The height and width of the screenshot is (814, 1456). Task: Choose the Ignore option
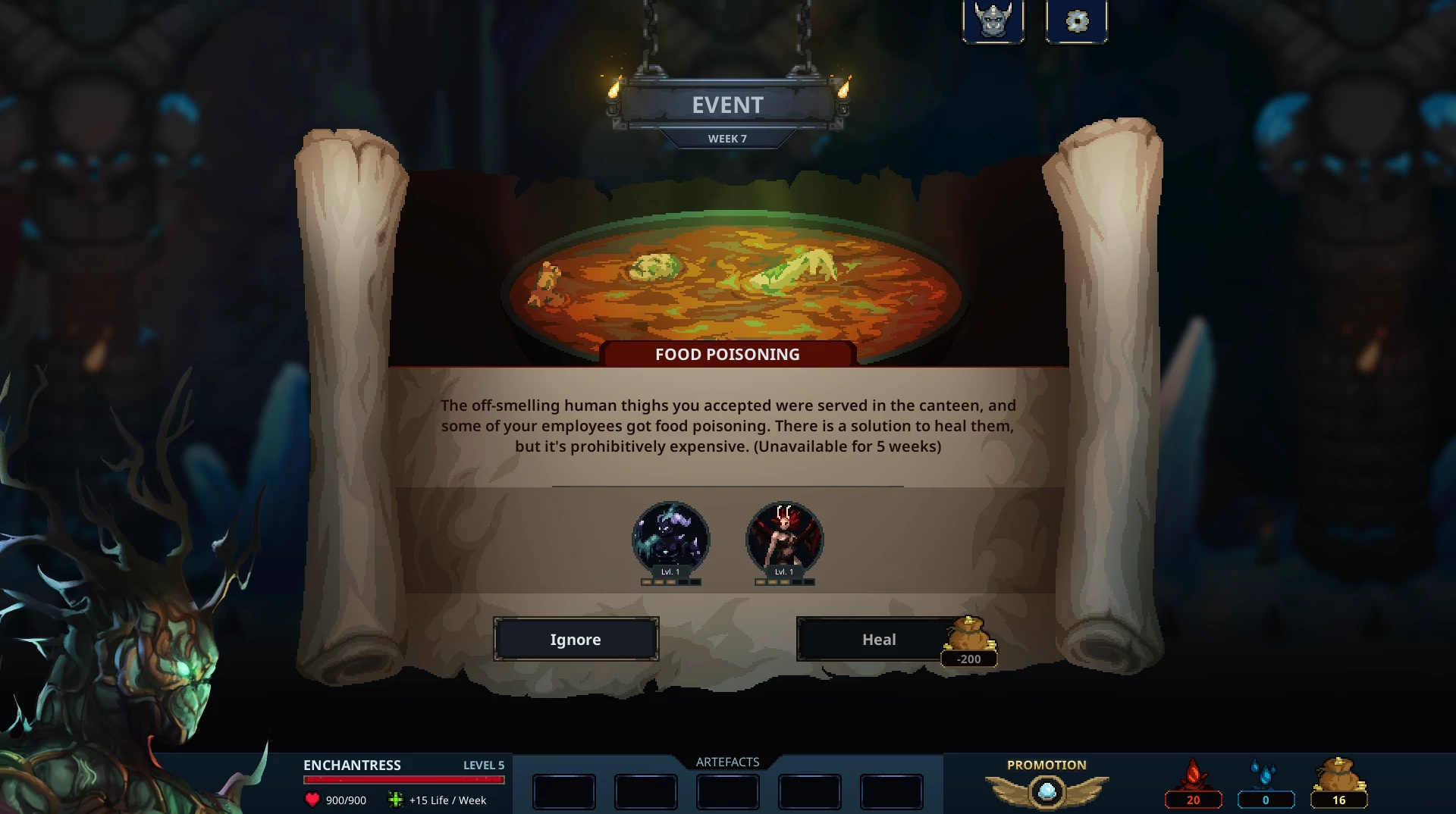pyautogui.click(x=576, y=639)
